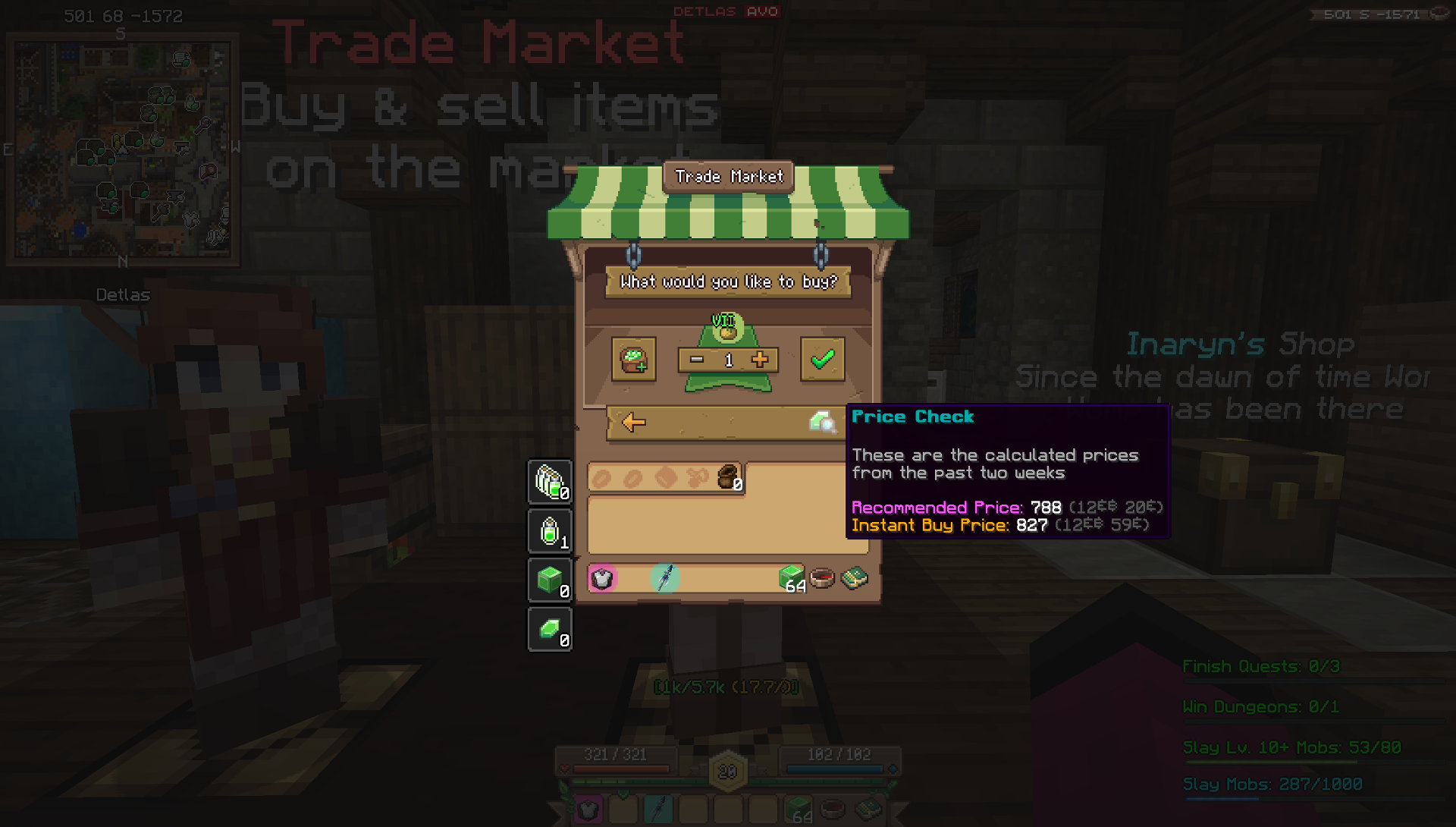Decrease quantity with the minus button

[x=697, y=360]
